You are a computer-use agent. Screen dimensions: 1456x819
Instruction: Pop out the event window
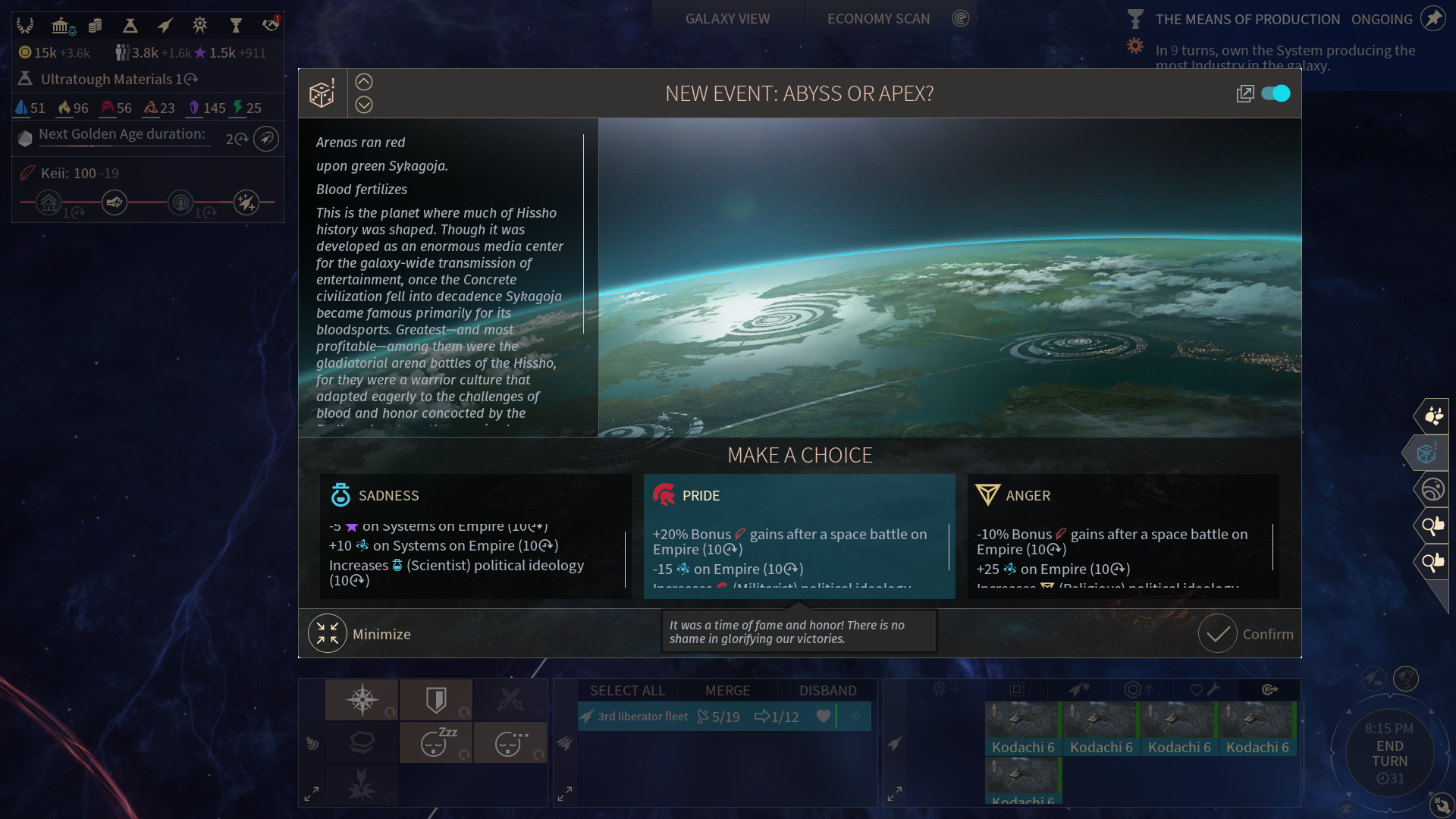pyautogui.click(x=1244, y=93)
